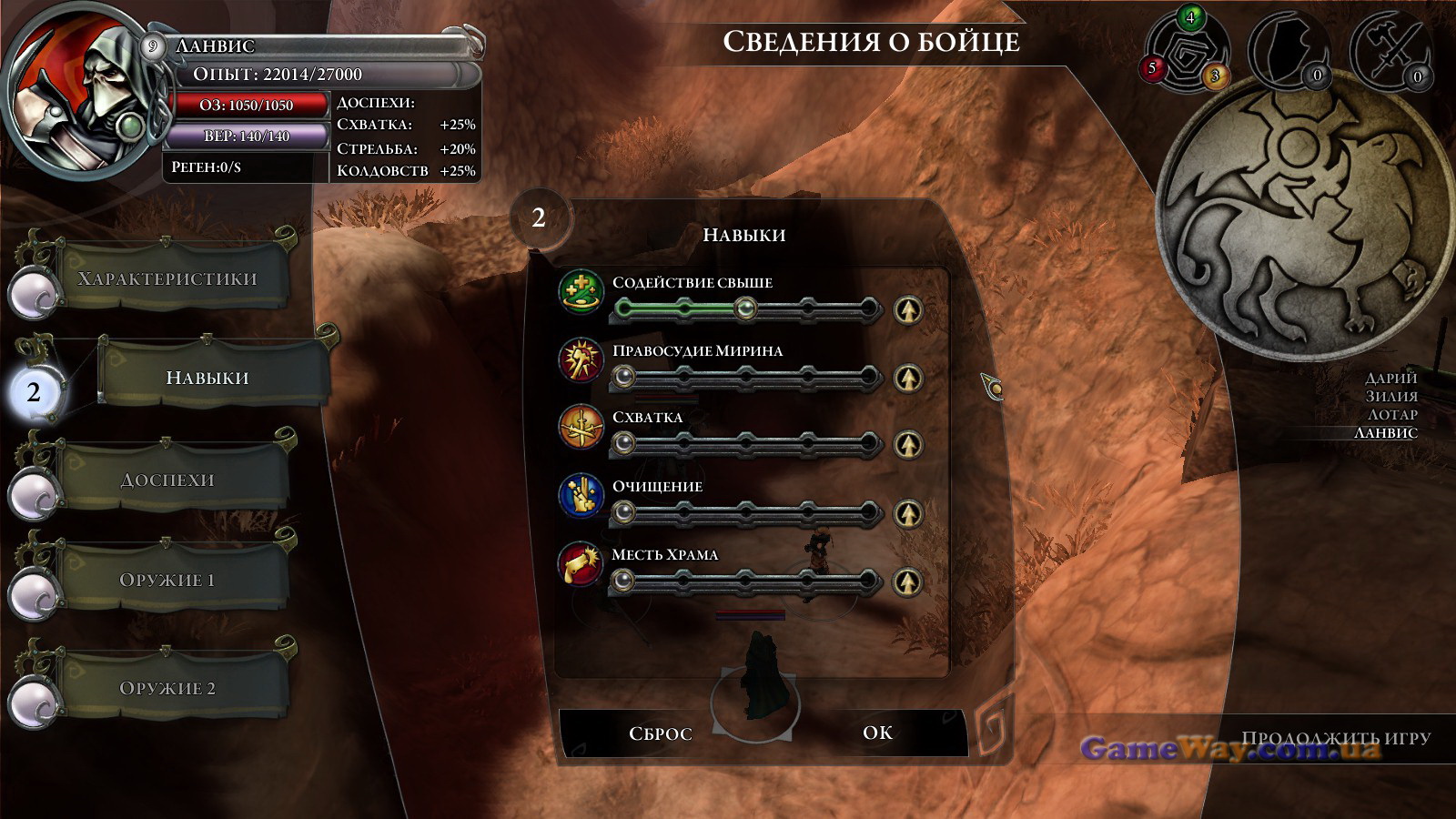This screenshot has height=819, width=1456.
Task: Click the Содействие свыше skill icon
Action: (x=581, y=292)
